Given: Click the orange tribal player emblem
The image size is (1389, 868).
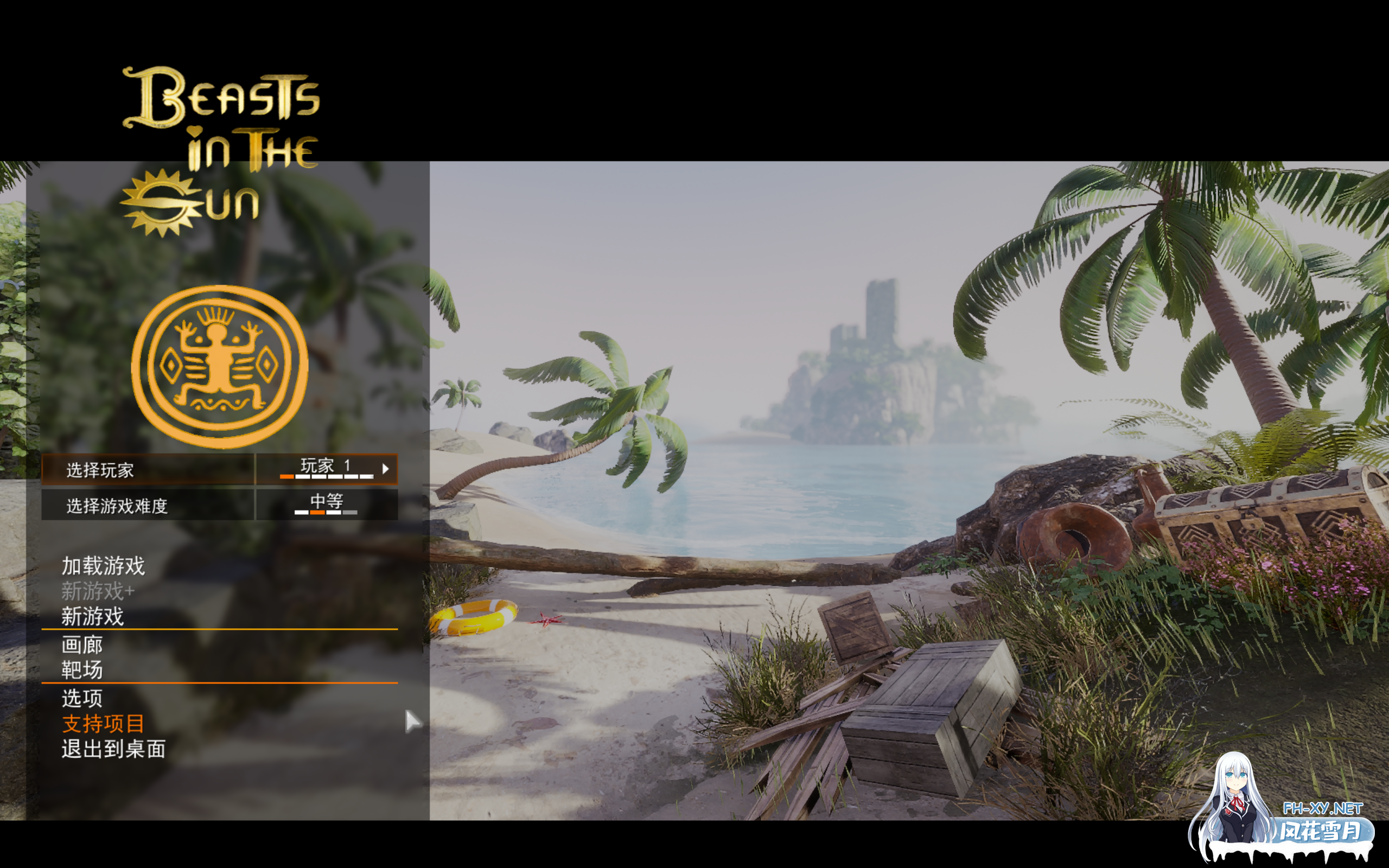Looking at the screenshot, I should [220, 367].
